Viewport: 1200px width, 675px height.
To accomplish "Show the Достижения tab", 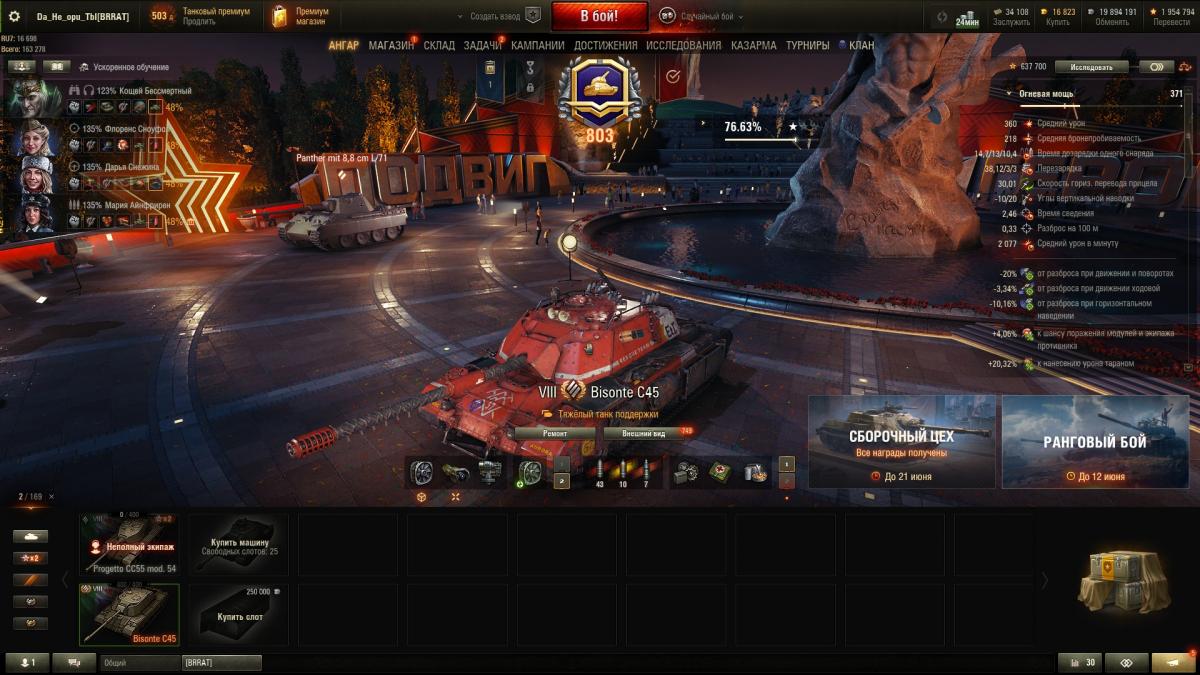I will pos(605,45).
